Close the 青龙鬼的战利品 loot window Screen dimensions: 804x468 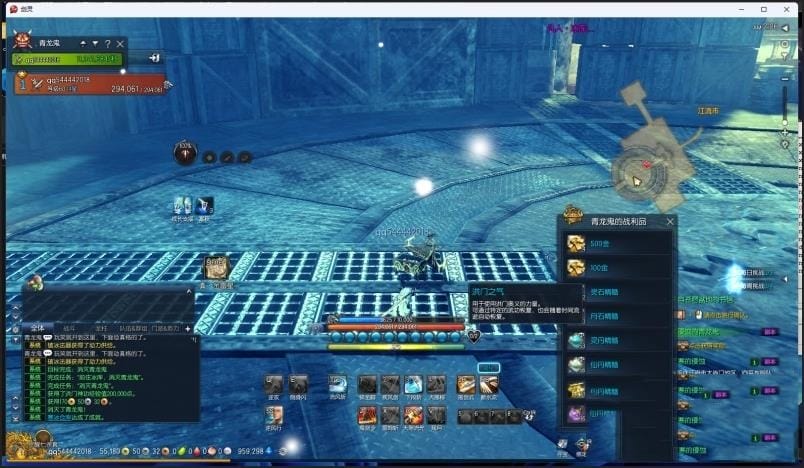(x=670, y=222)
